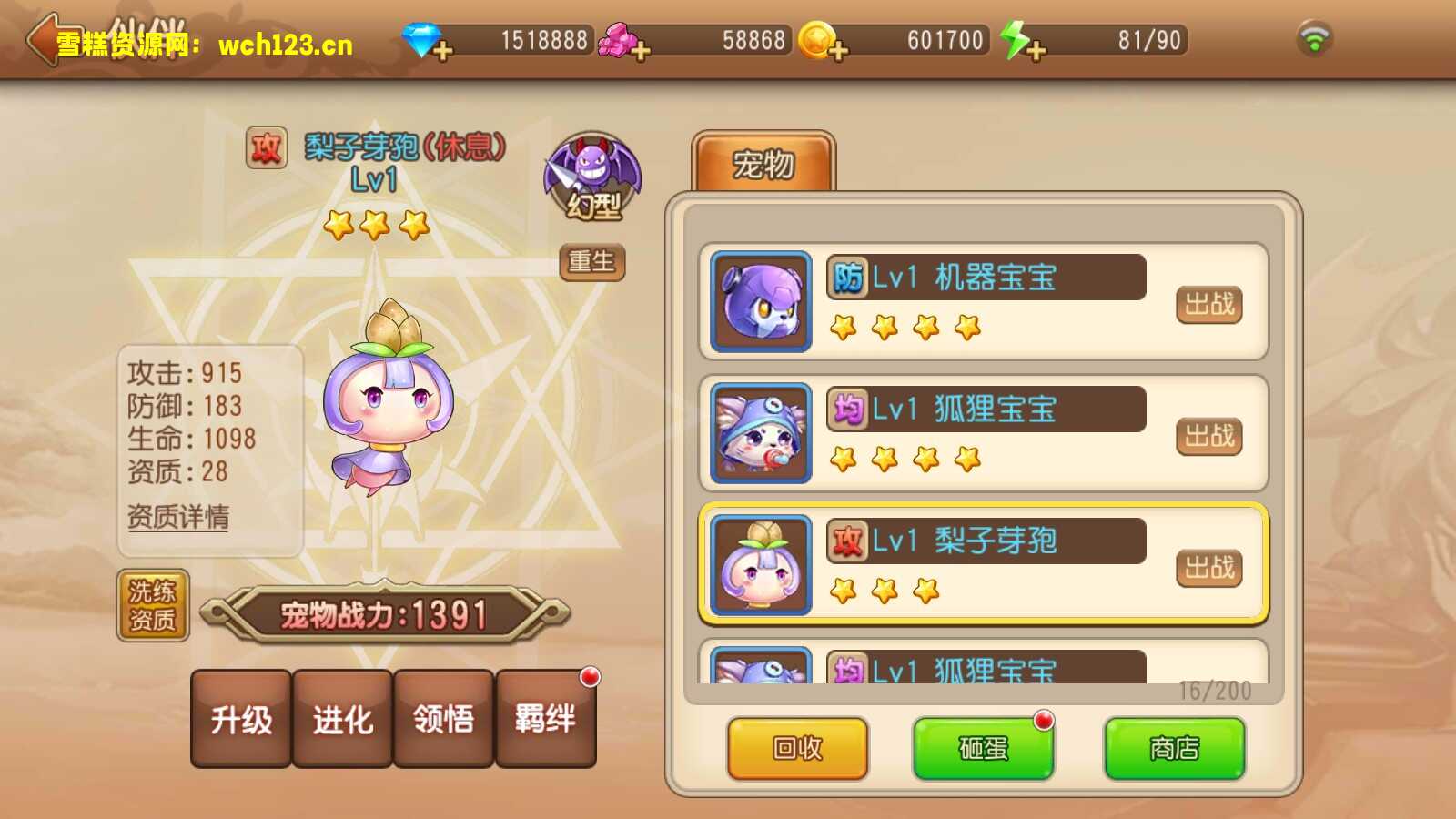This screenshot has width=1456, height=819.
Task: Tap the 重生 rebirth button
Action: pyautogui.click(x=591, y=262)
